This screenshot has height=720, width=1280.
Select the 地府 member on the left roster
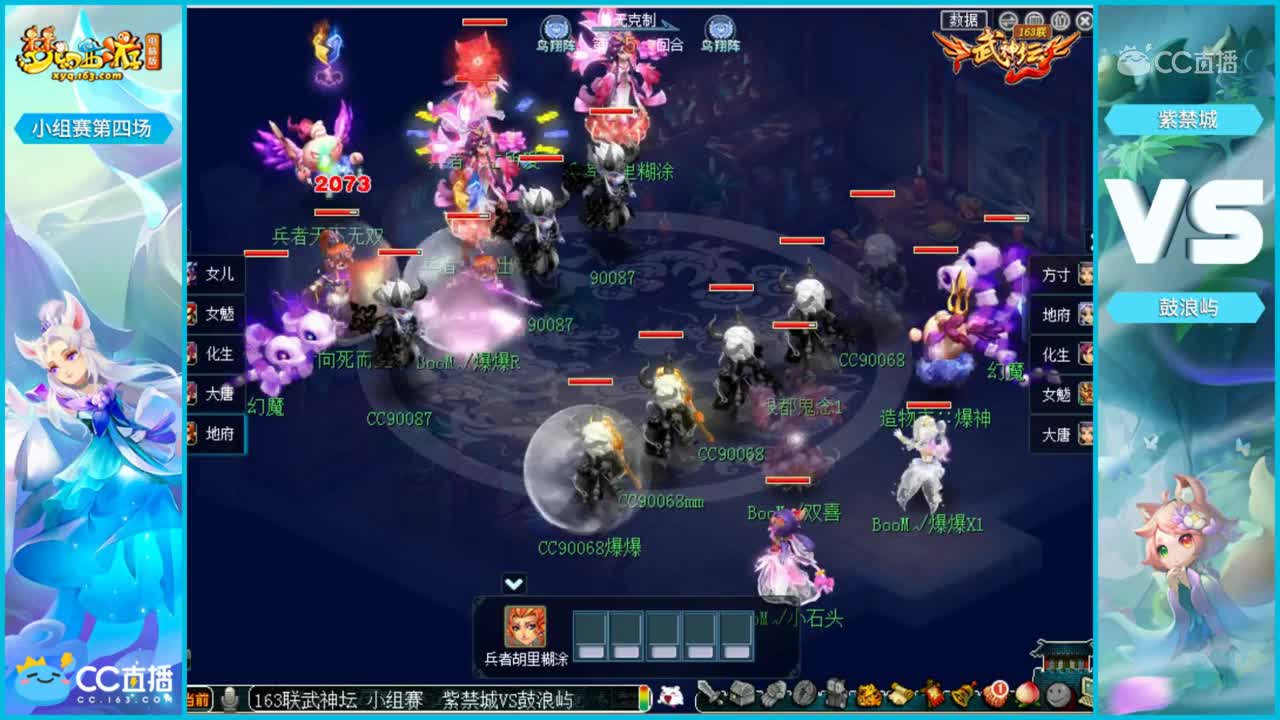219,435
